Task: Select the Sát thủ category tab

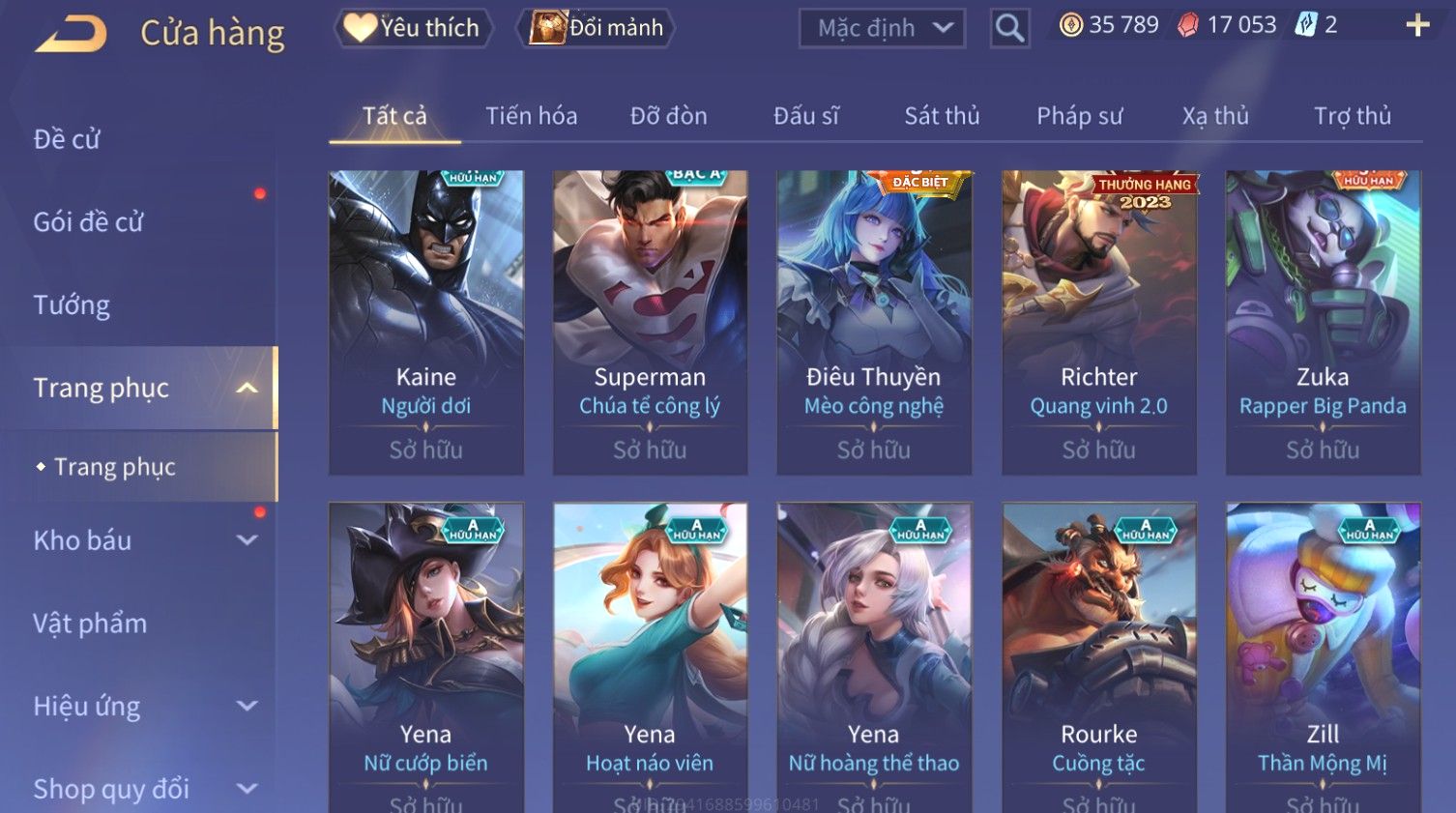Action: tap(942, 116)
